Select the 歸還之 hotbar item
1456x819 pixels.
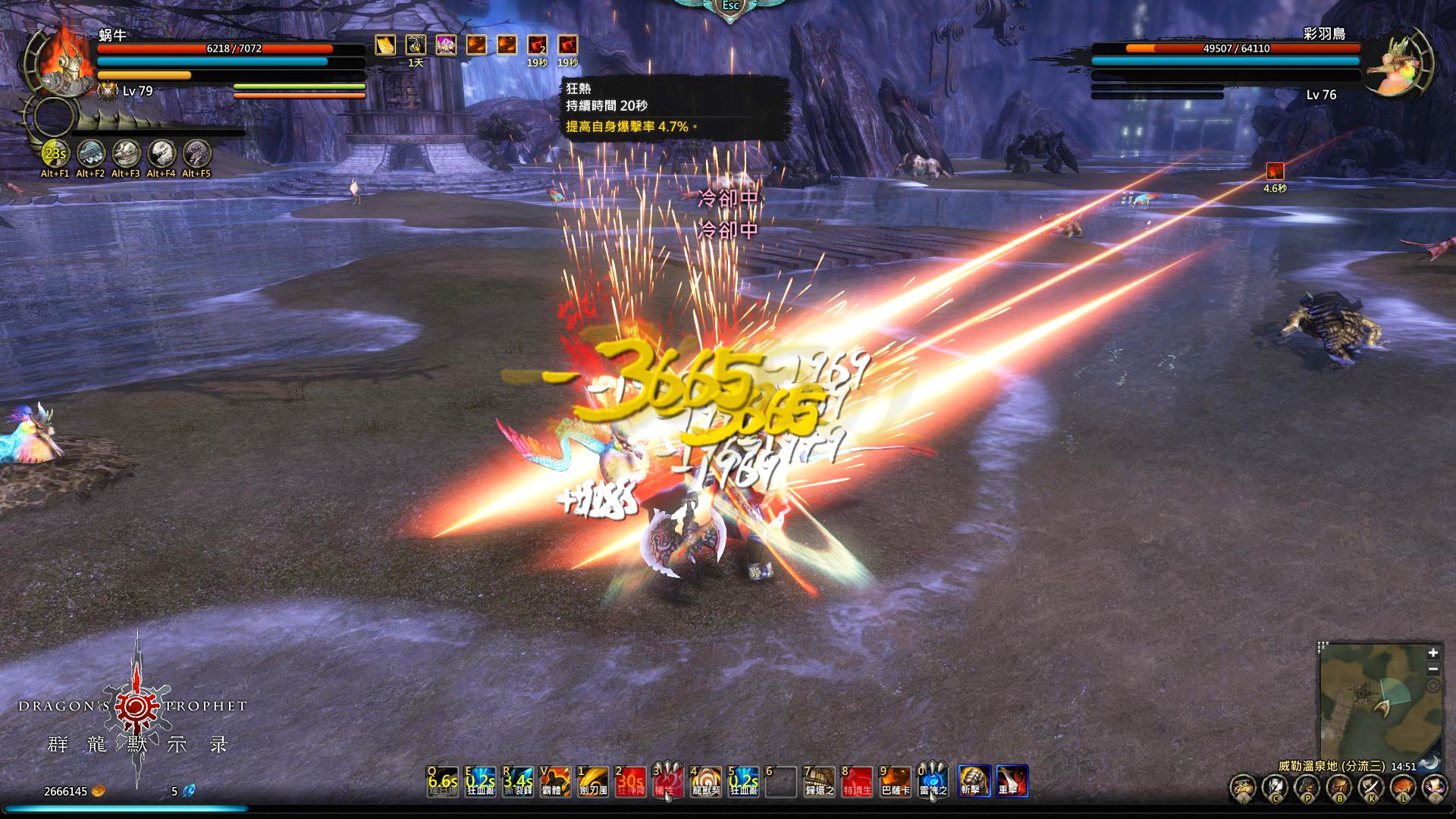point(819,781)
